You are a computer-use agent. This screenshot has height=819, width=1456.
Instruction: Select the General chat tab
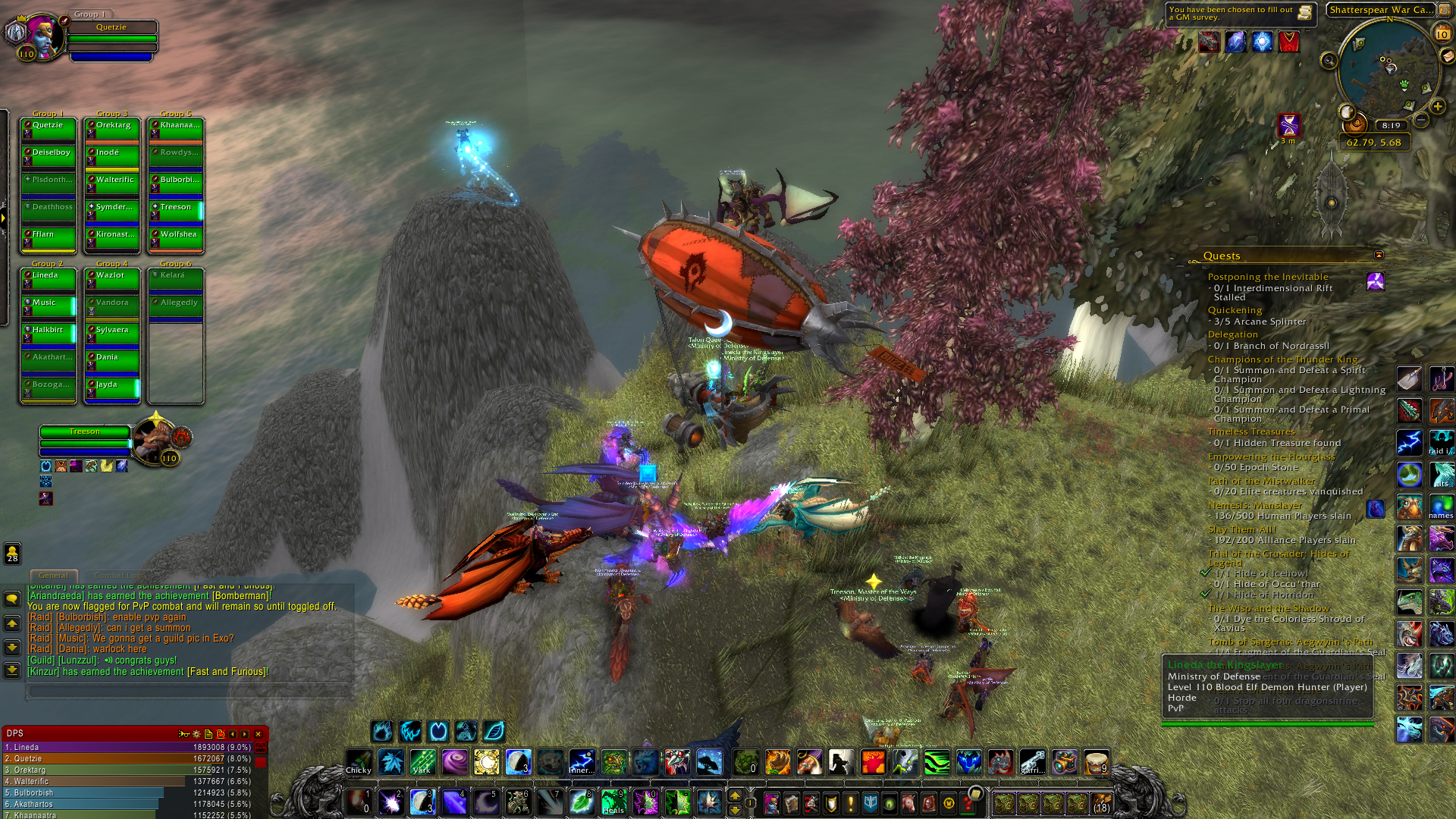pyautogui.click(x=53, y=576)
